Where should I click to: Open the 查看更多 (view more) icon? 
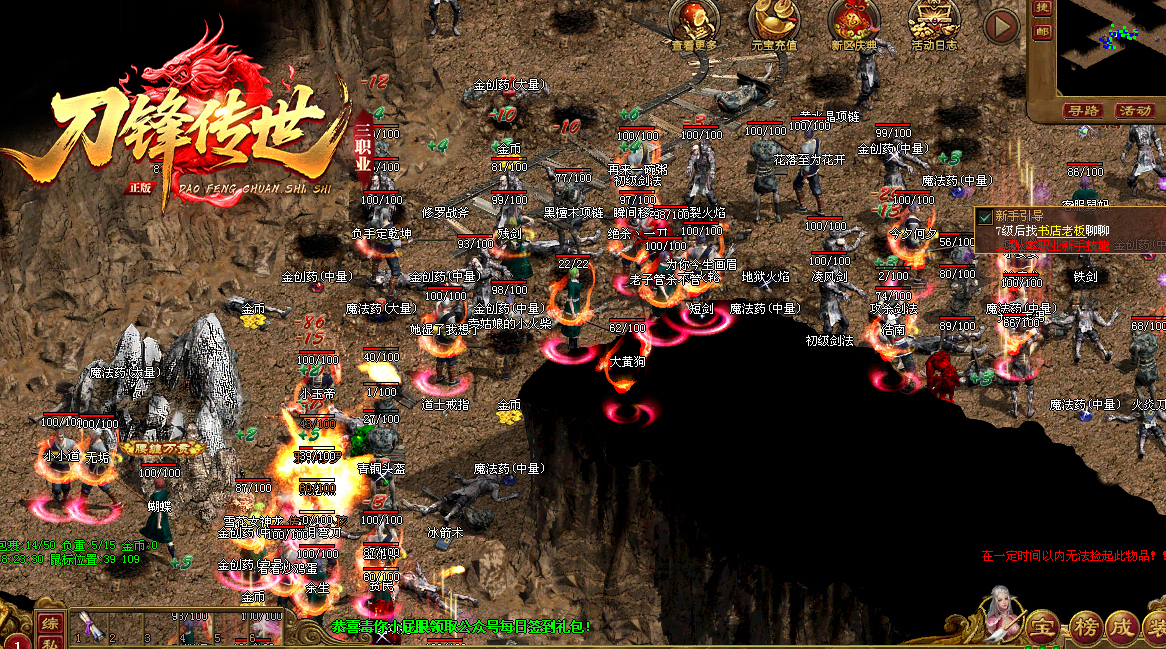[693, 23]
